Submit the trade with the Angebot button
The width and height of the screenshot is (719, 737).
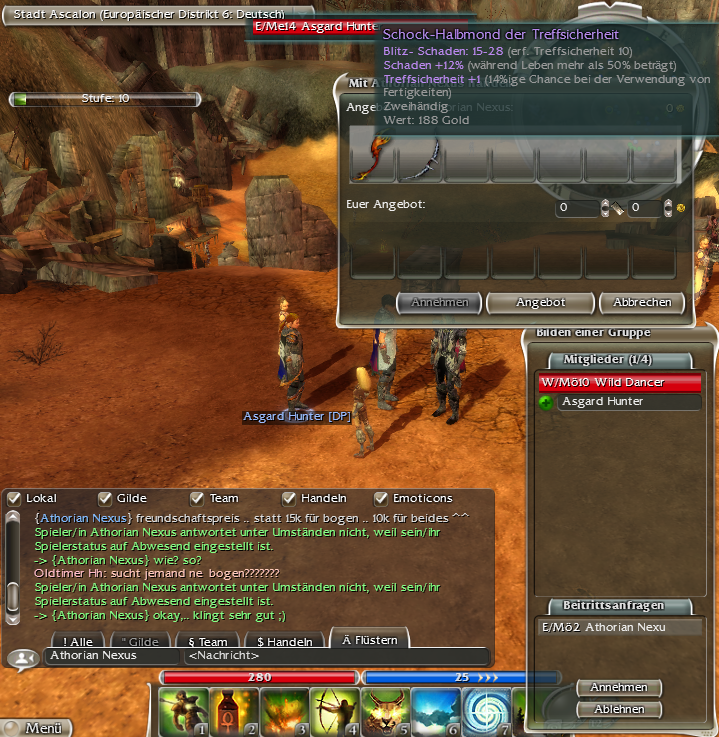[540, 302]
